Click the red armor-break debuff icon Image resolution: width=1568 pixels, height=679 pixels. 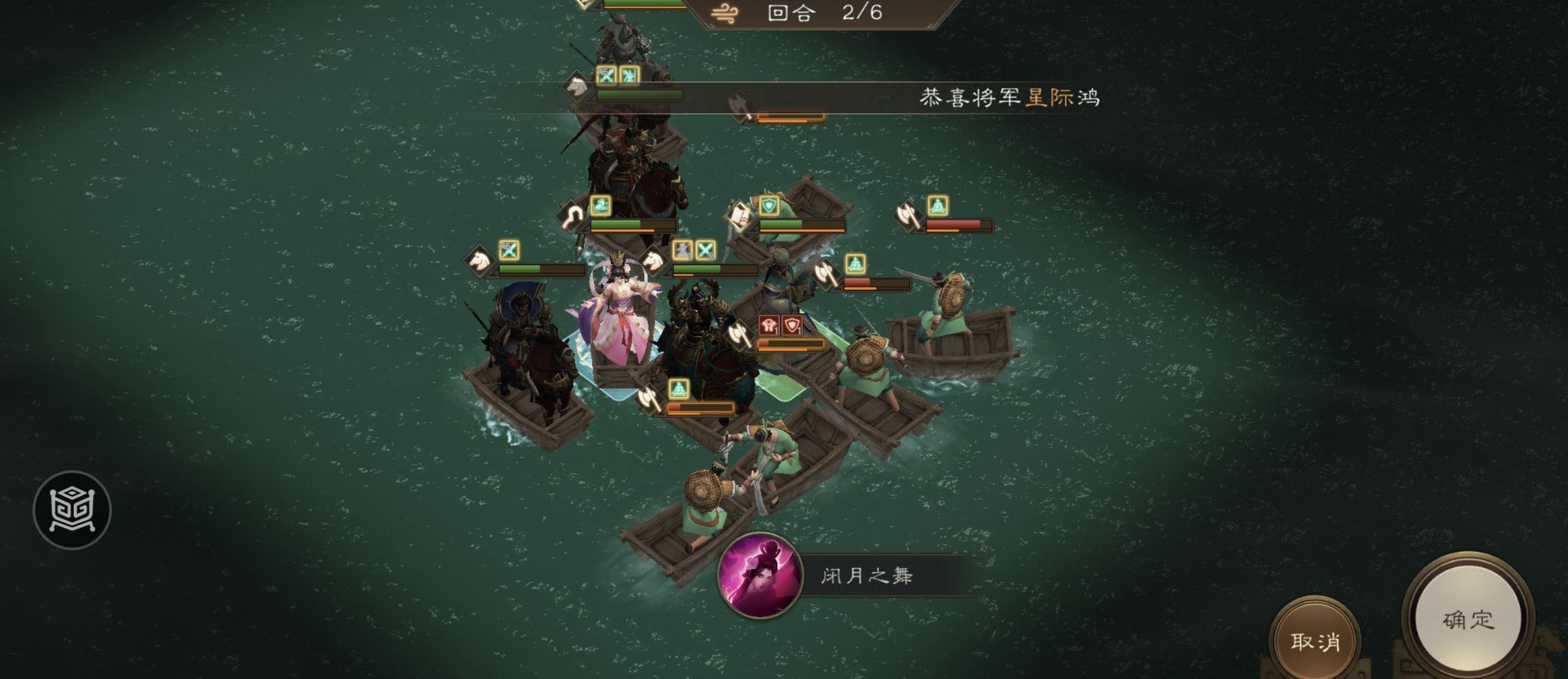[x=768, y=324]
